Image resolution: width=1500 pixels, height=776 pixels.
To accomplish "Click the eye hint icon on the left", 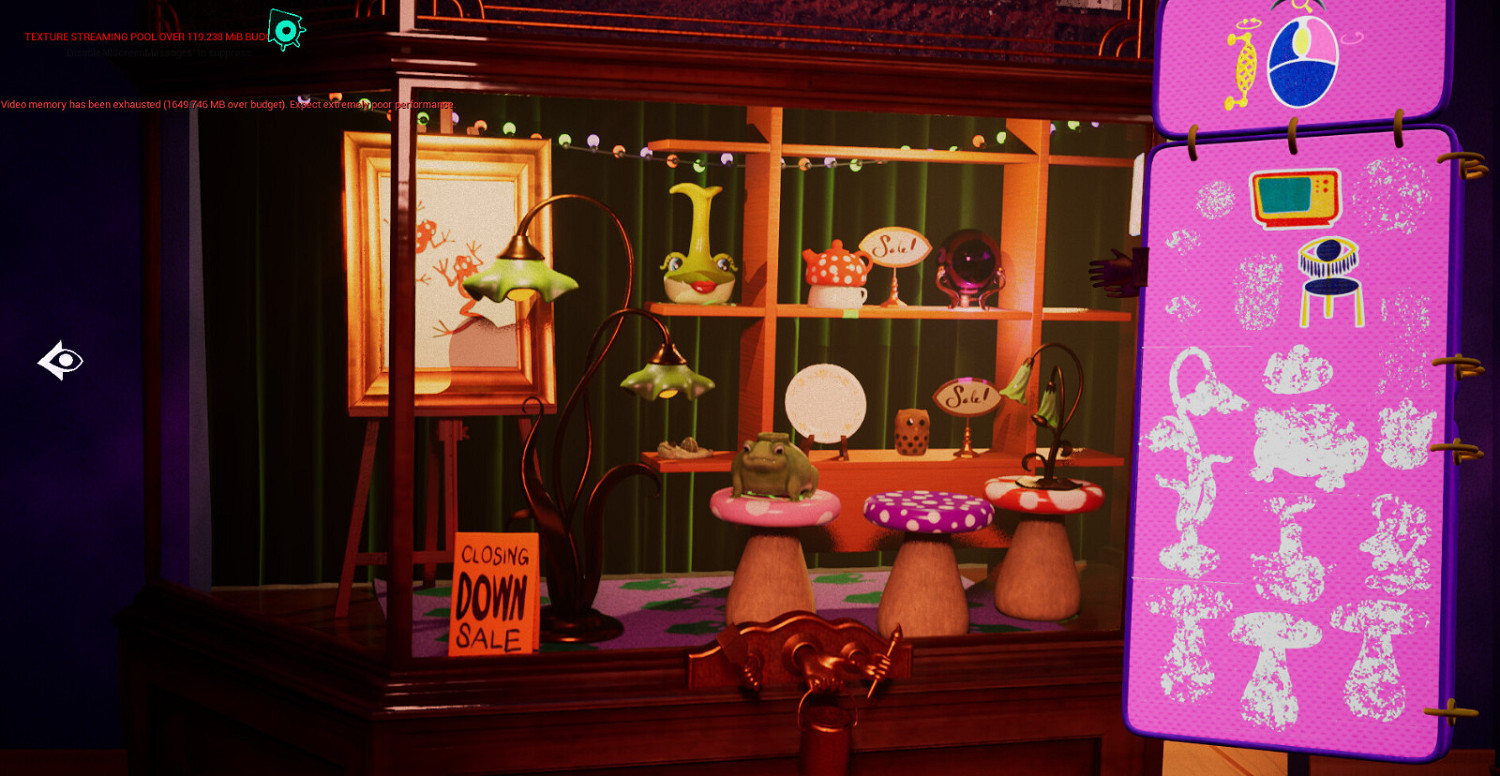I will click(60, 362).
